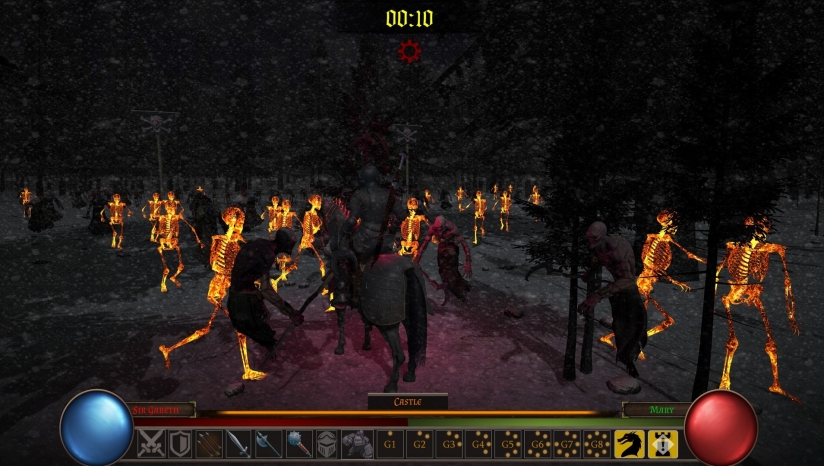Equip the sword weapon slot

238,443
